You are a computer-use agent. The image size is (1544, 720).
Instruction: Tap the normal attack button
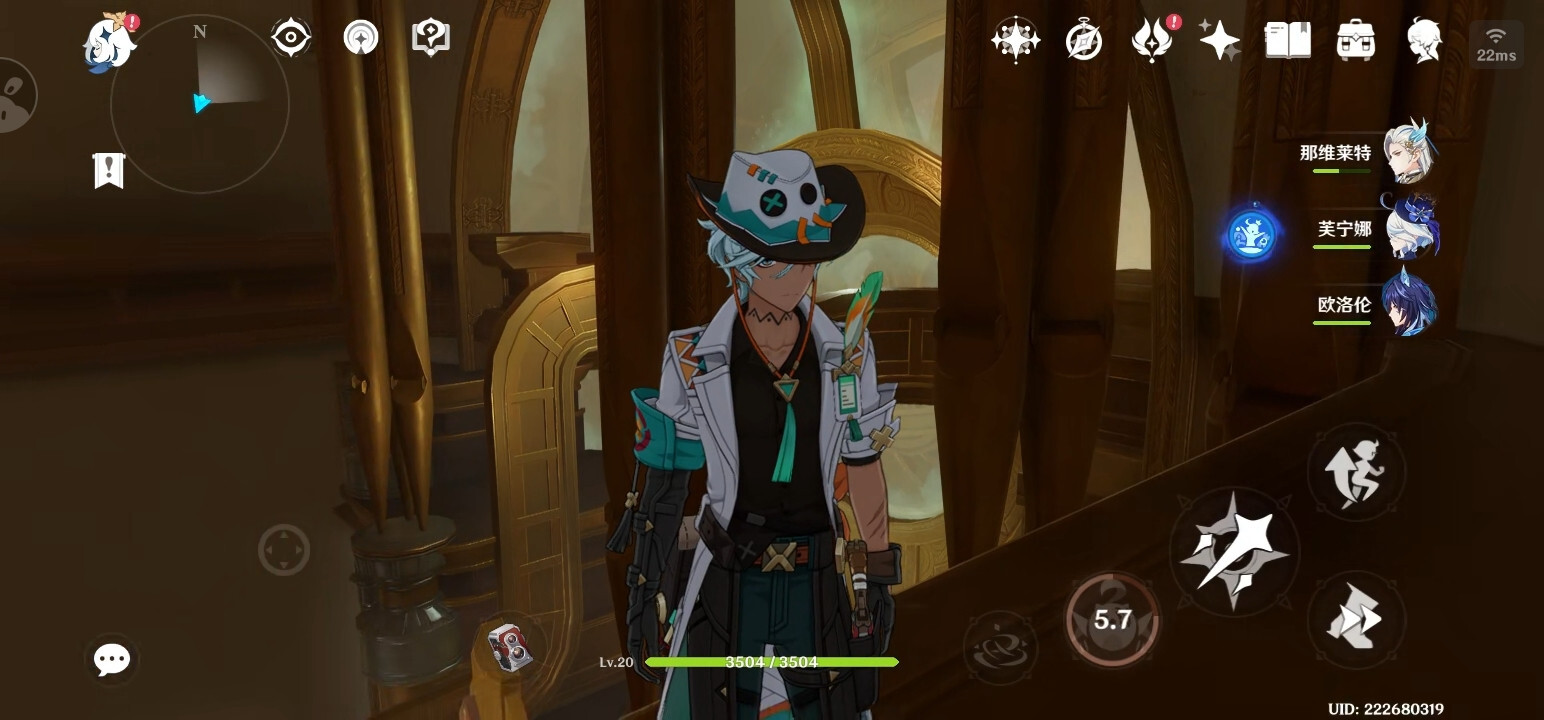tap(1234, 551)
